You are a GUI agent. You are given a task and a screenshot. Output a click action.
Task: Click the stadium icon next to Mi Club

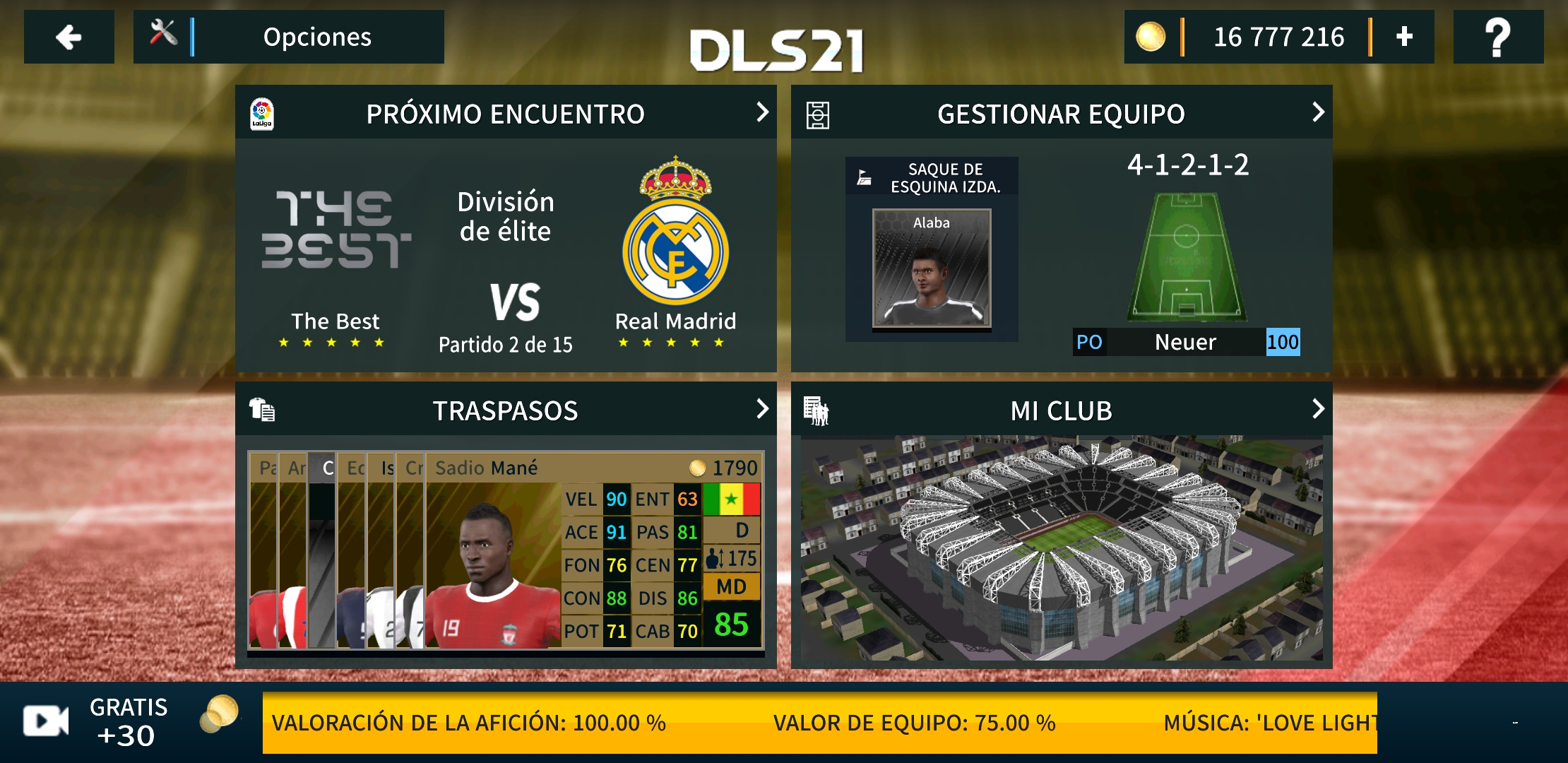(x=818, y=409)
